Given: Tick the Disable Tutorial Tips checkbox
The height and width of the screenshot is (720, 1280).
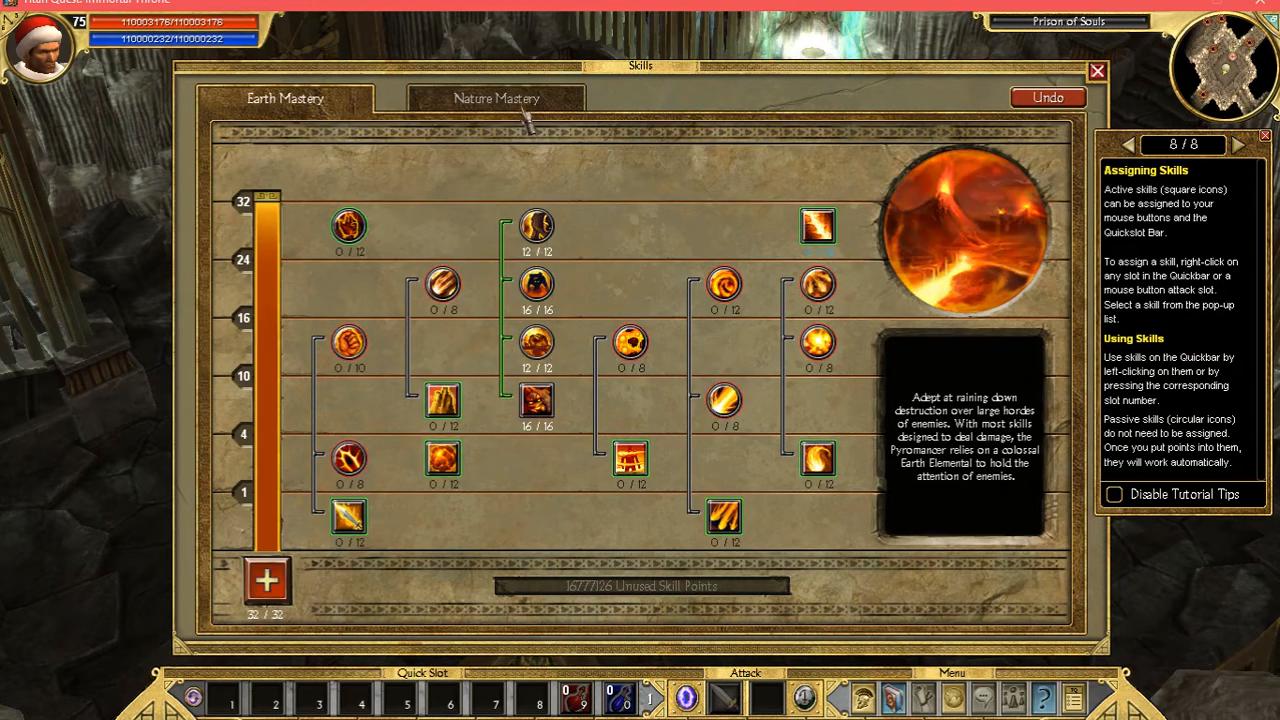Looking at the screenshot, I should click(x=1114, y=494).
